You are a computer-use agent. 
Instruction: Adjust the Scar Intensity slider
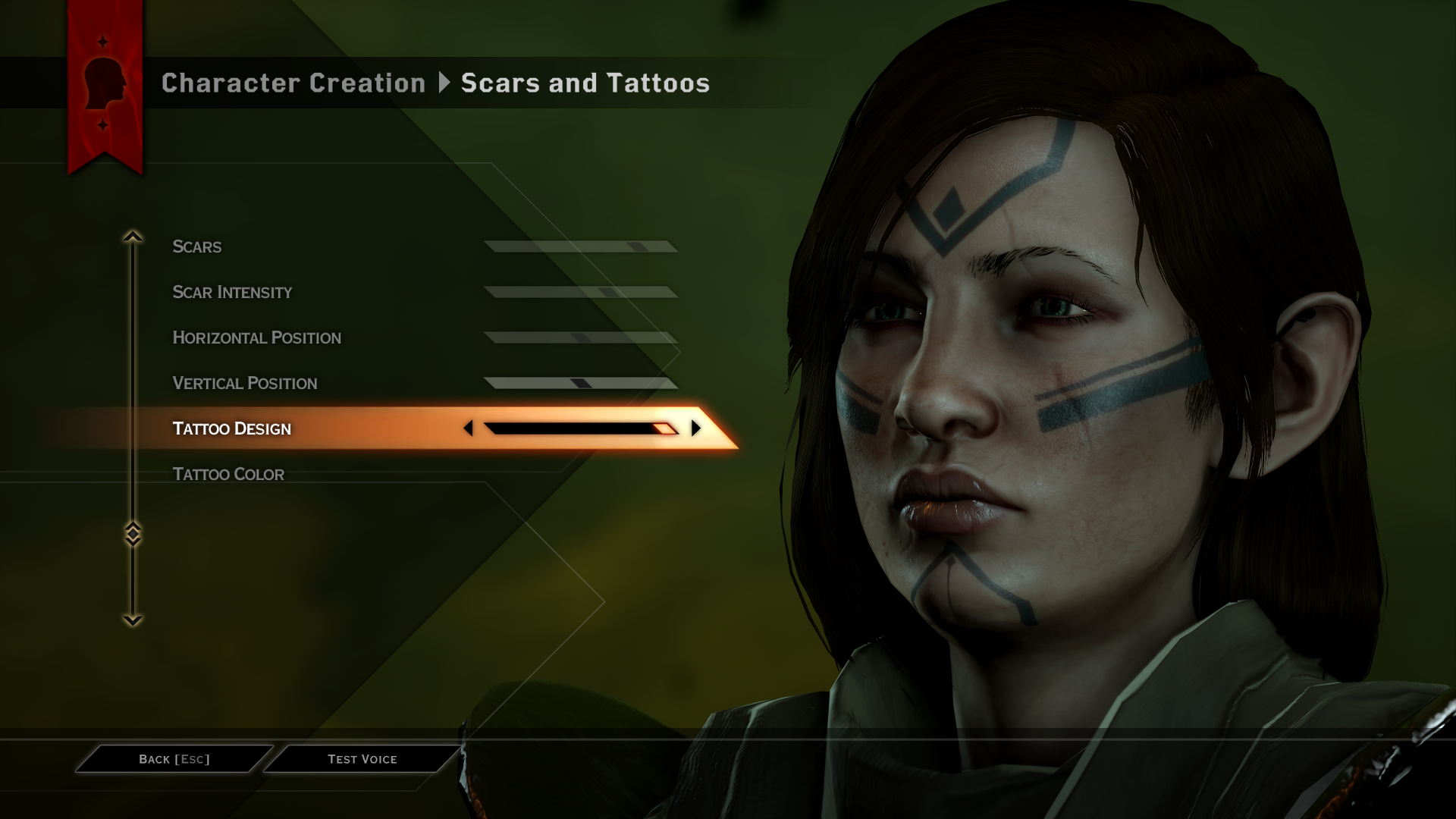(x=581, y=292)
